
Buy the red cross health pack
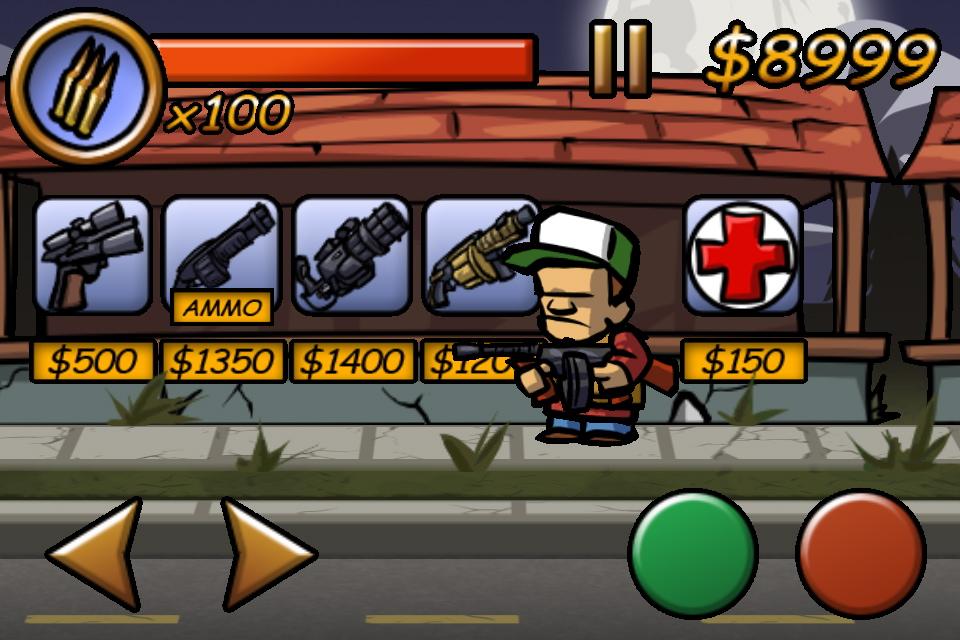[743, 255]
